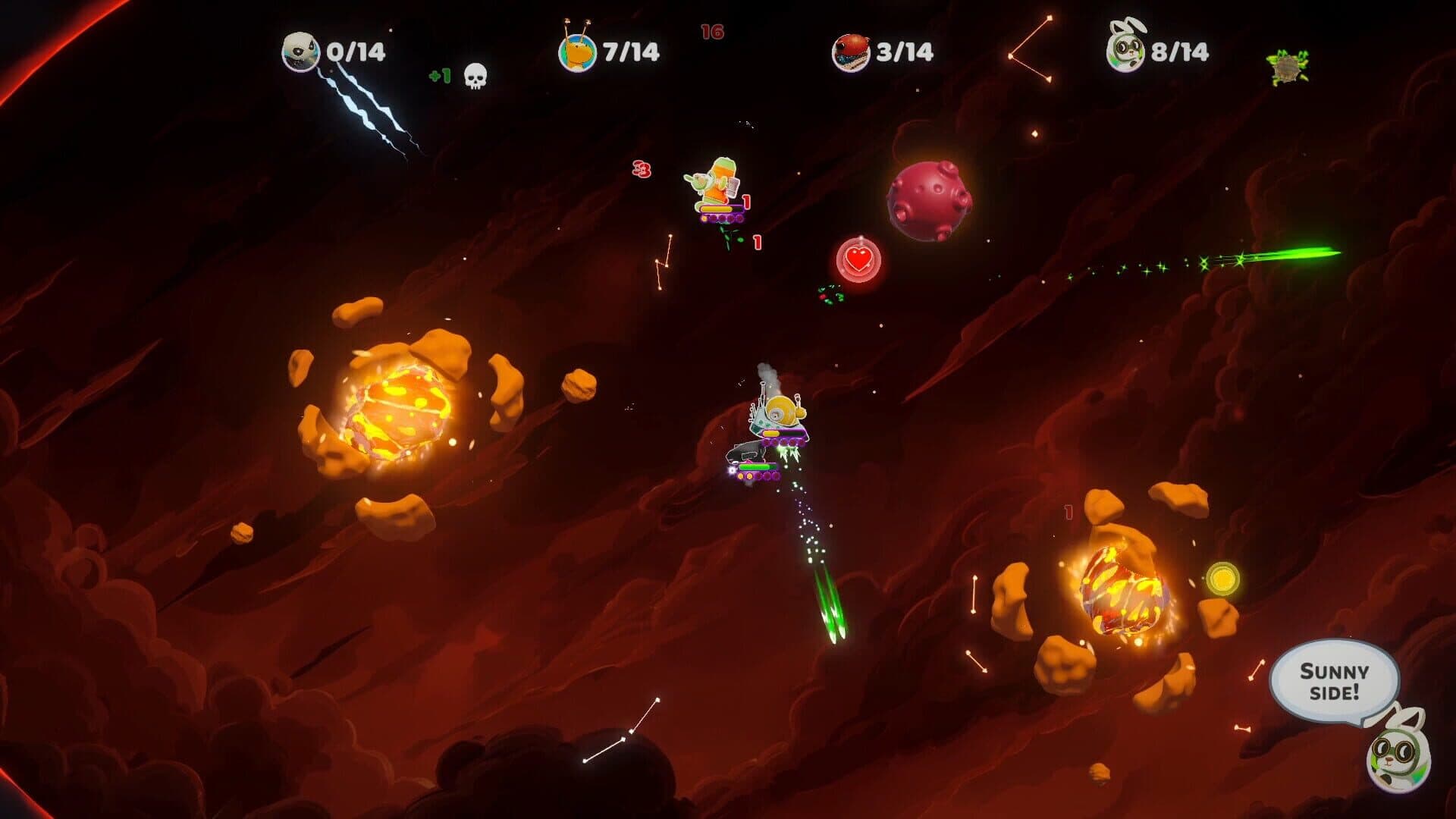This screenshot has width=1456, height=819.
Task: Click the red cratered planet
Action: [x=930, y=199]
